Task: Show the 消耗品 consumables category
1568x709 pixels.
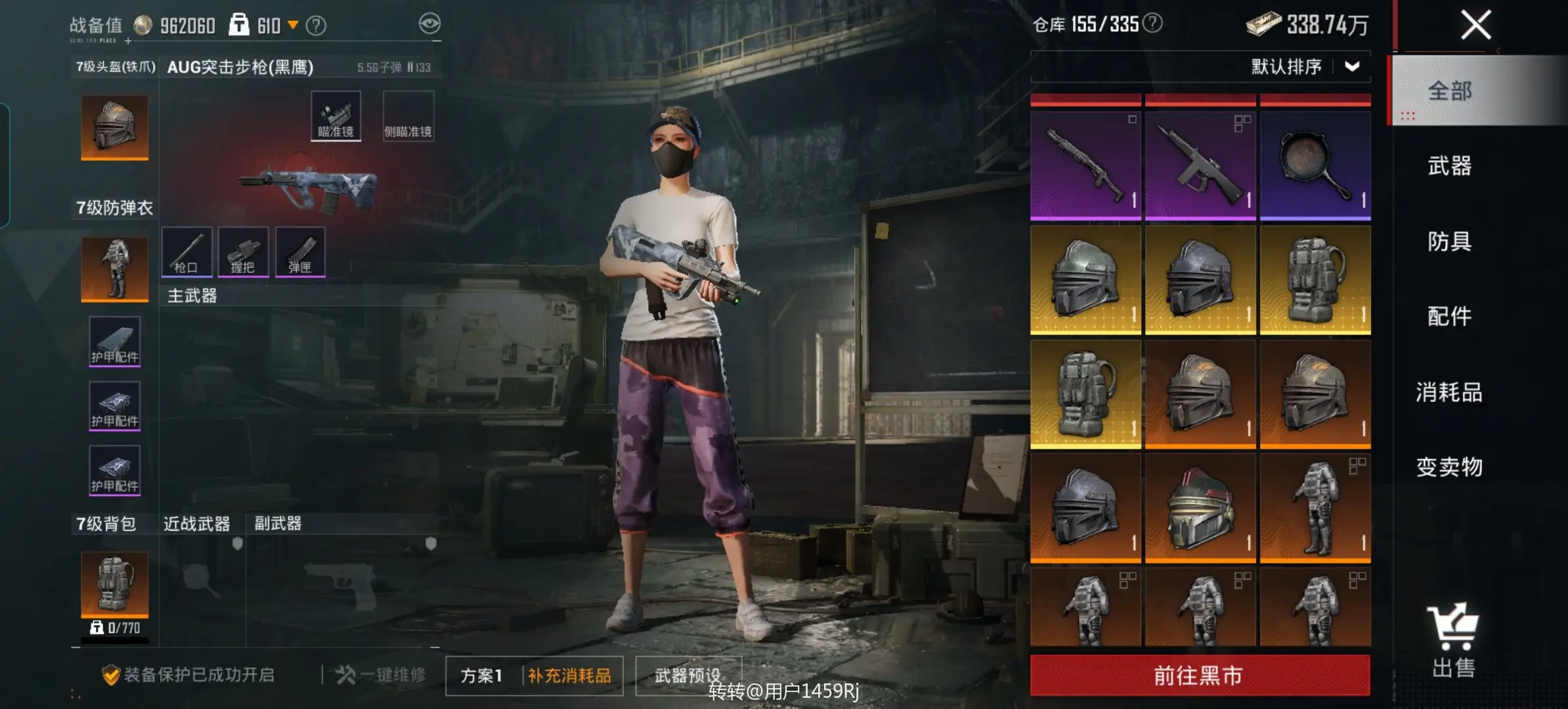Action: pos(1449,392)
